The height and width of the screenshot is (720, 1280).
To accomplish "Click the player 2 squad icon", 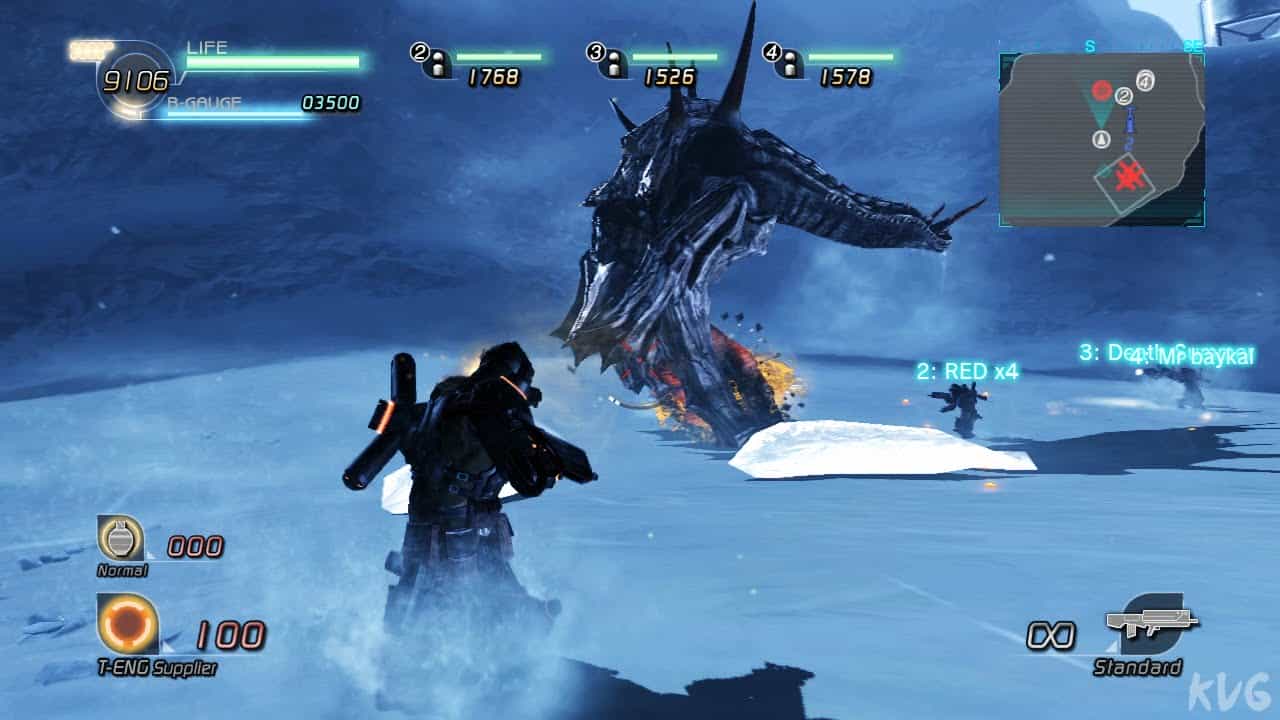I will (433, 62).
